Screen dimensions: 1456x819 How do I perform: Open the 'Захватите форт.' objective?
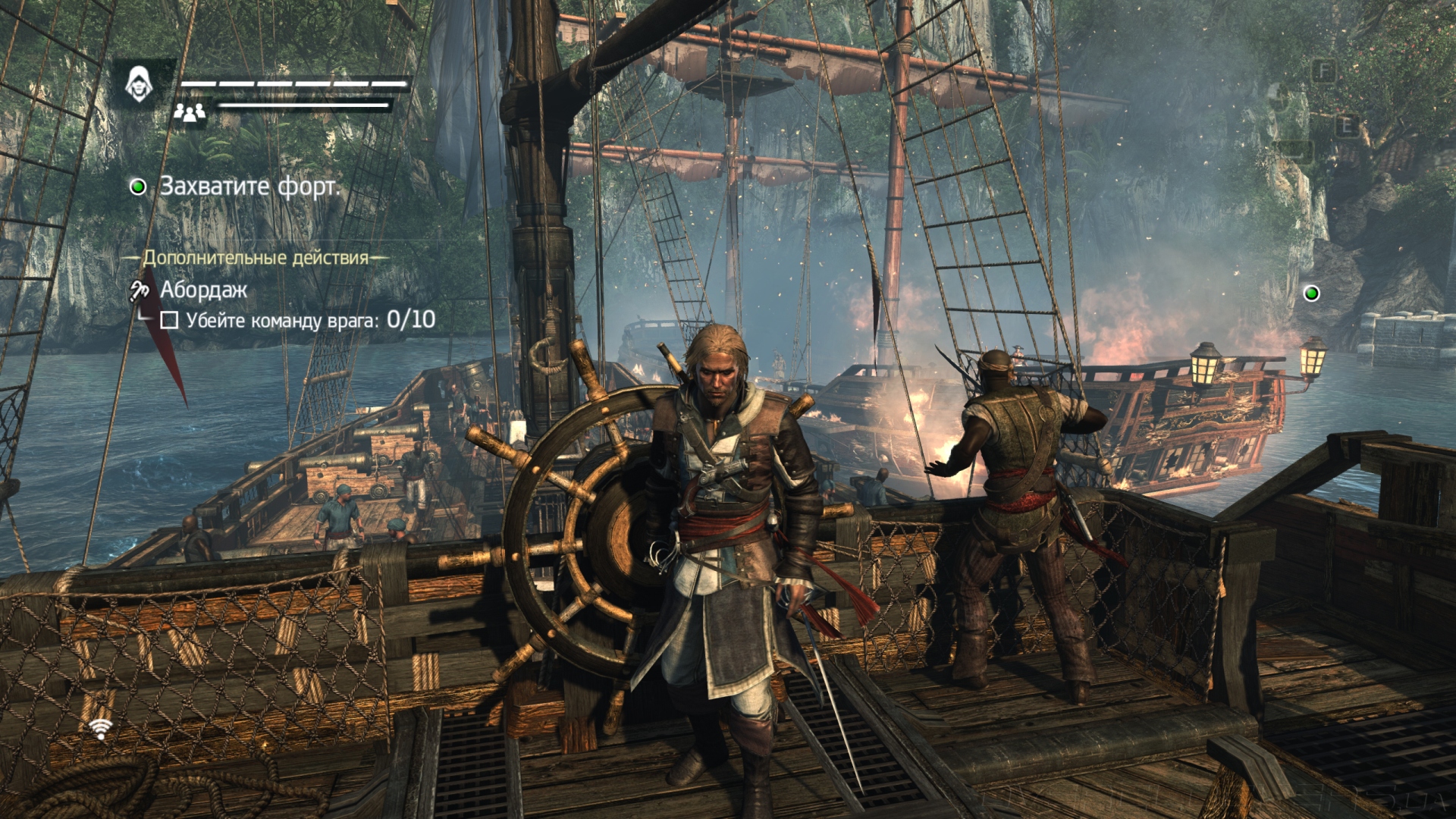pos(249,187)
